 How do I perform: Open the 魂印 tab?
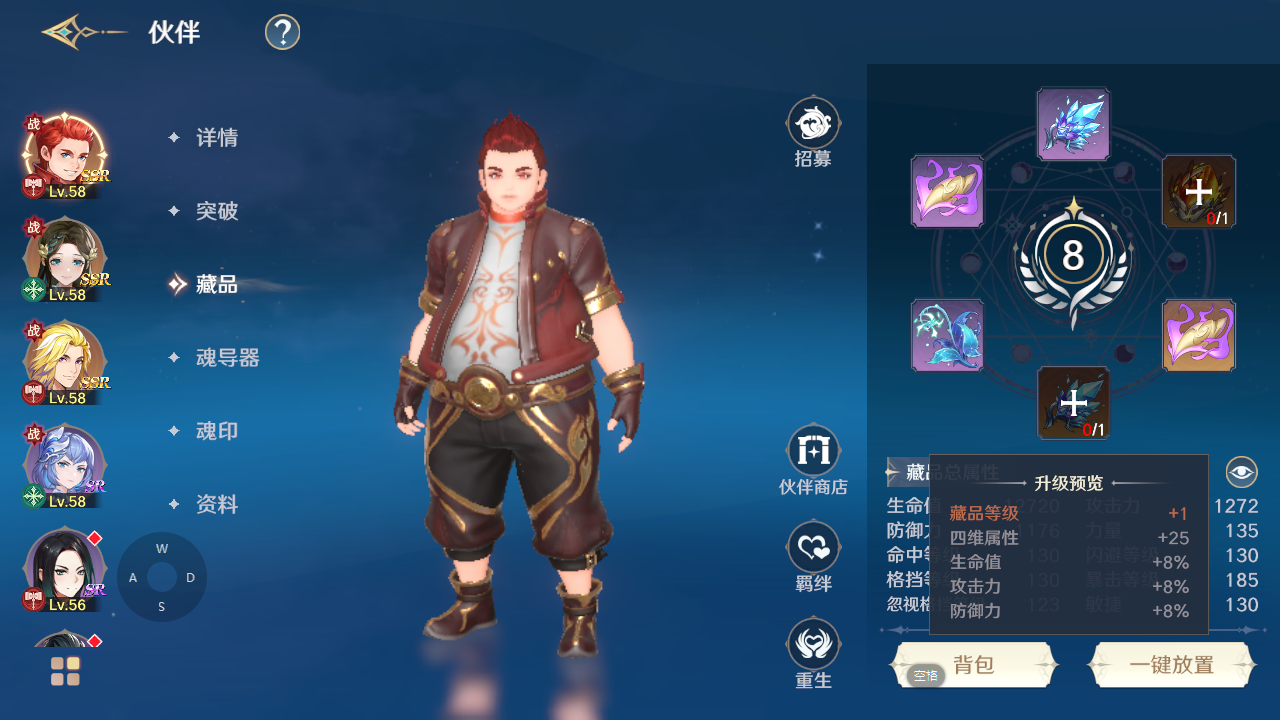pos(216,431)
